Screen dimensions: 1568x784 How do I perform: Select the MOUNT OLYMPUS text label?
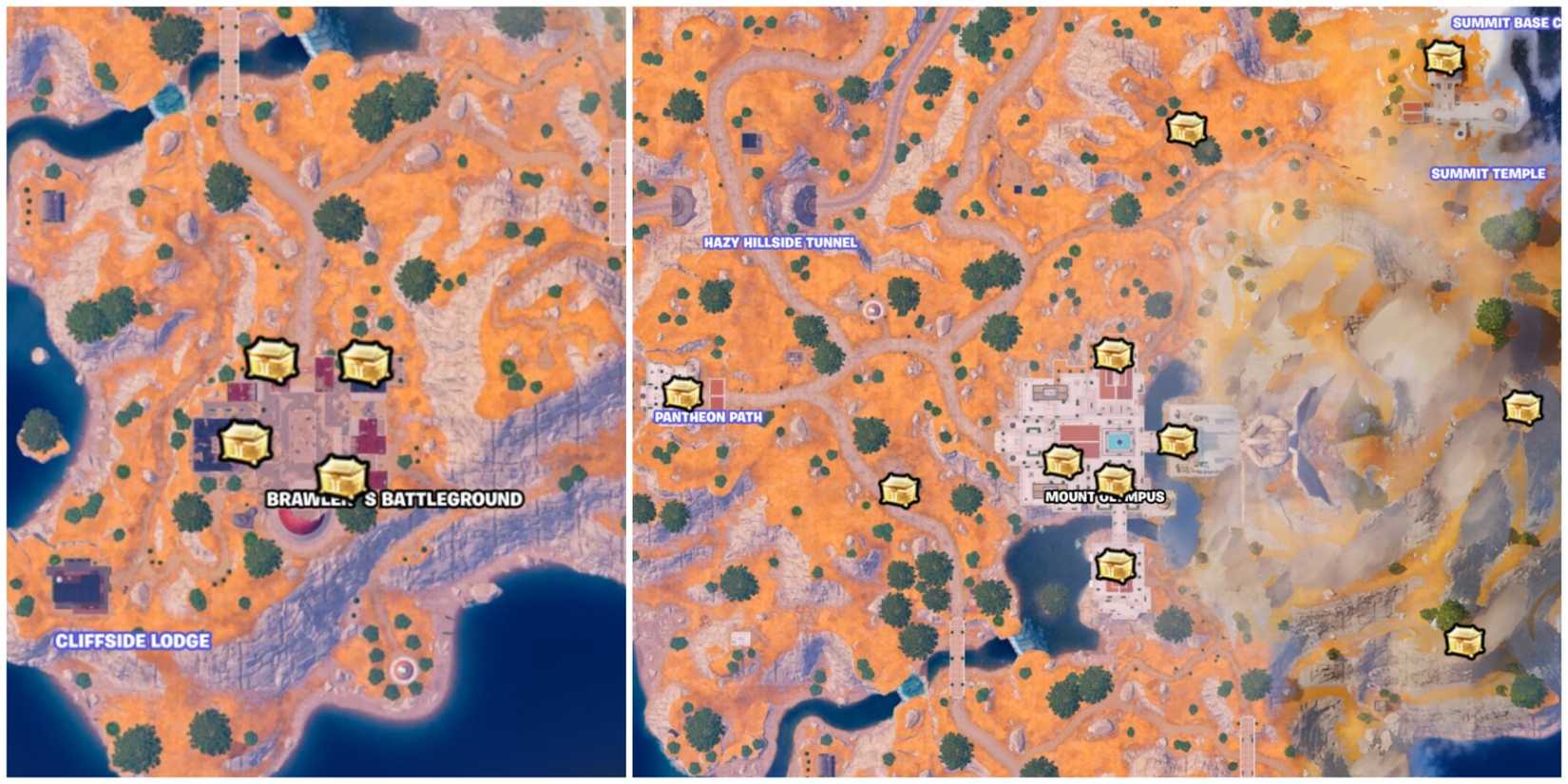1105,496
